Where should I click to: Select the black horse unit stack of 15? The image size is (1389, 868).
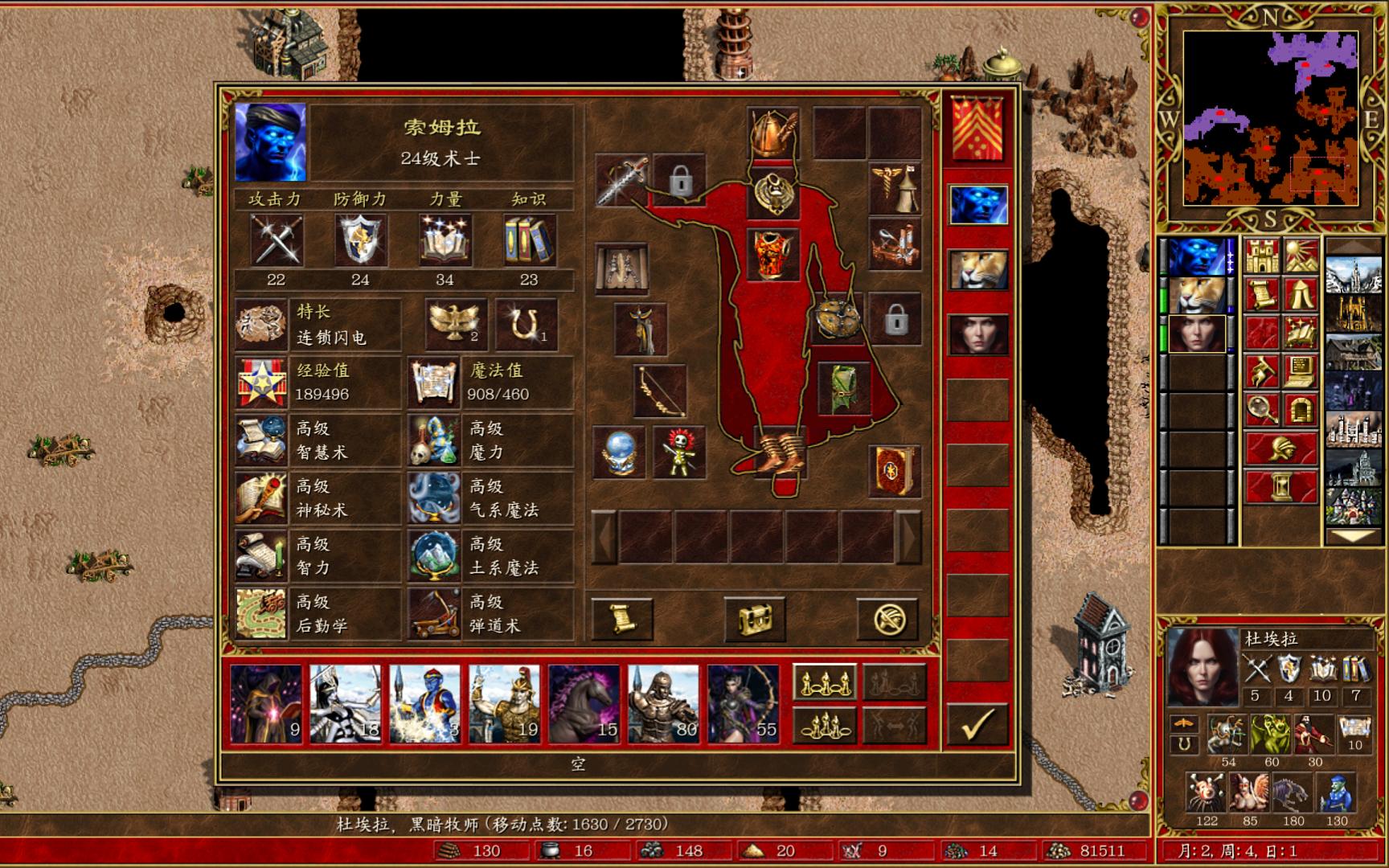pyautogui.click(x=584, y=702)
